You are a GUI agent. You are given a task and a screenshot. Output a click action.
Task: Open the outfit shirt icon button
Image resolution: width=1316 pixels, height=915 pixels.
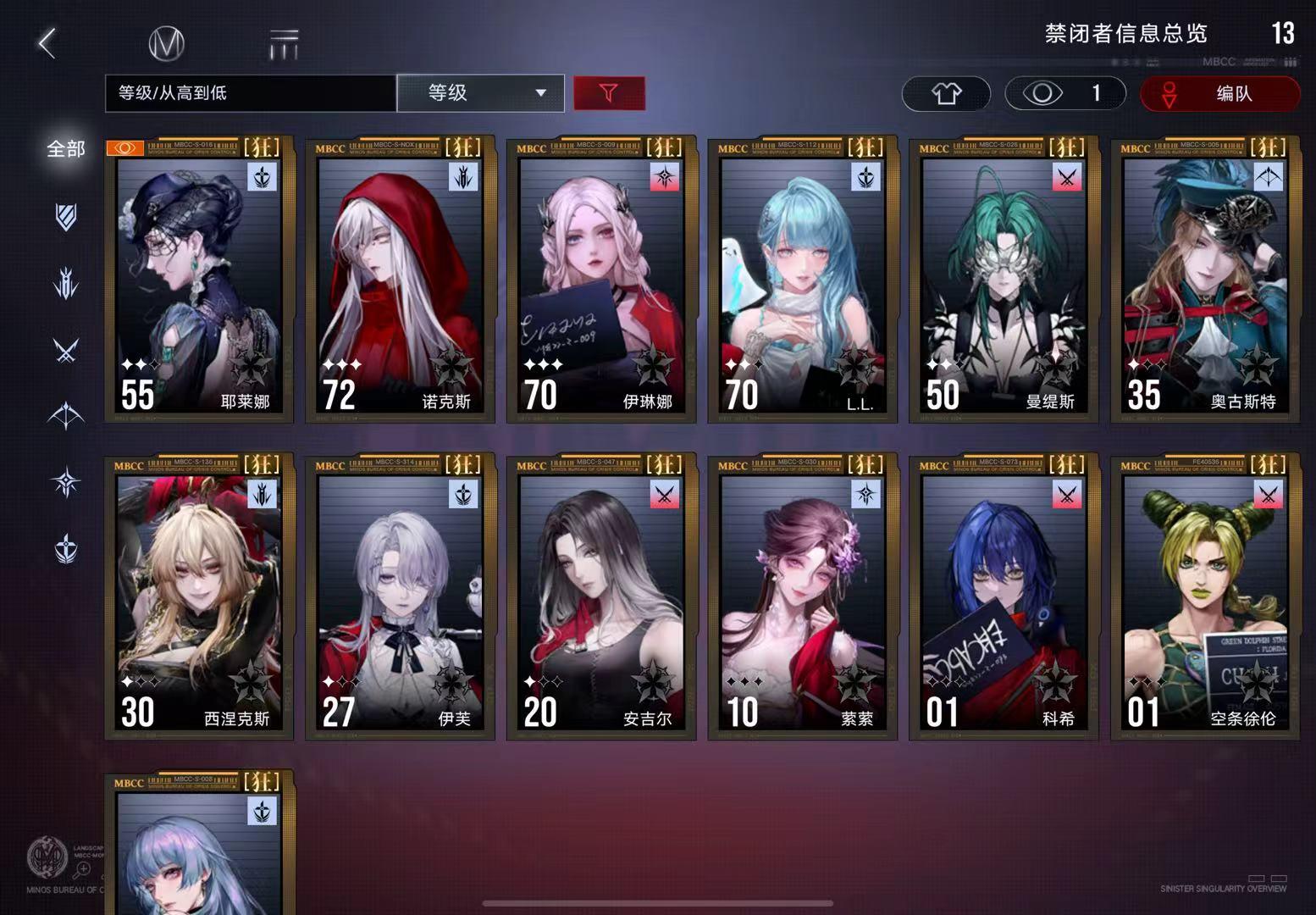946,94
